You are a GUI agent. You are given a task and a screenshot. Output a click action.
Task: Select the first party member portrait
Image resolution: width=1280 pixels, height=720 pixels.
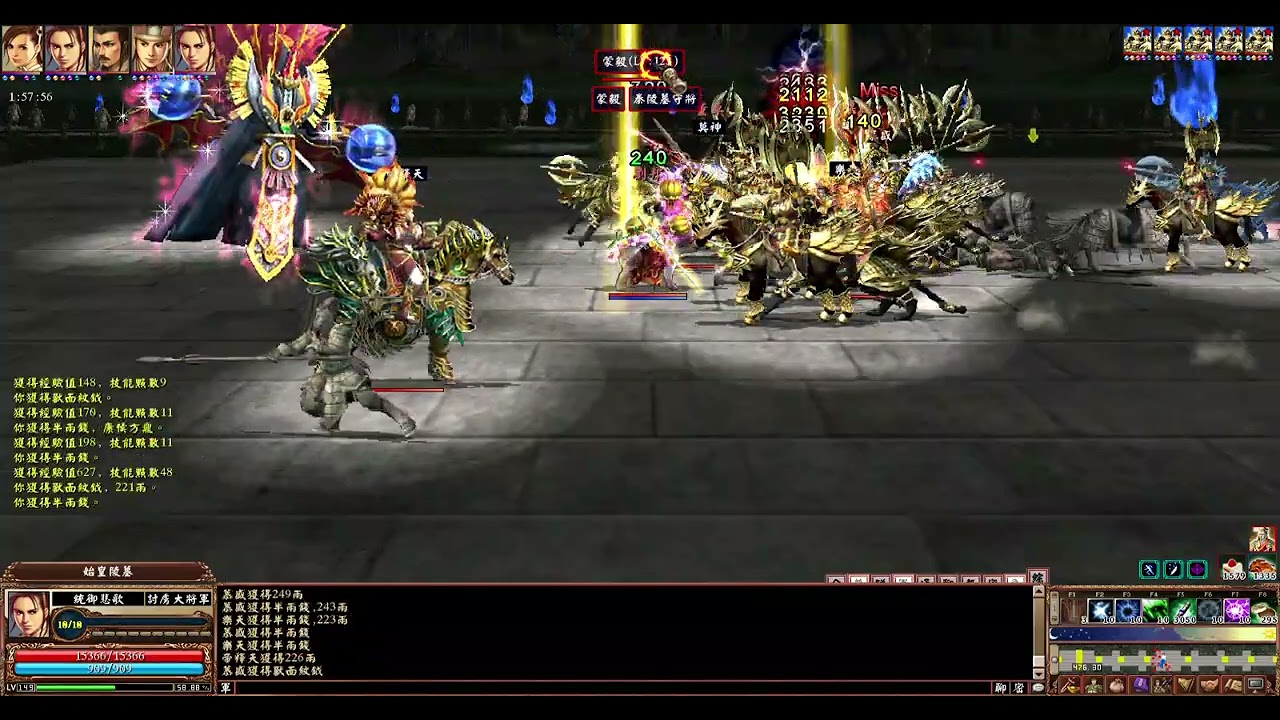[22, 48]
